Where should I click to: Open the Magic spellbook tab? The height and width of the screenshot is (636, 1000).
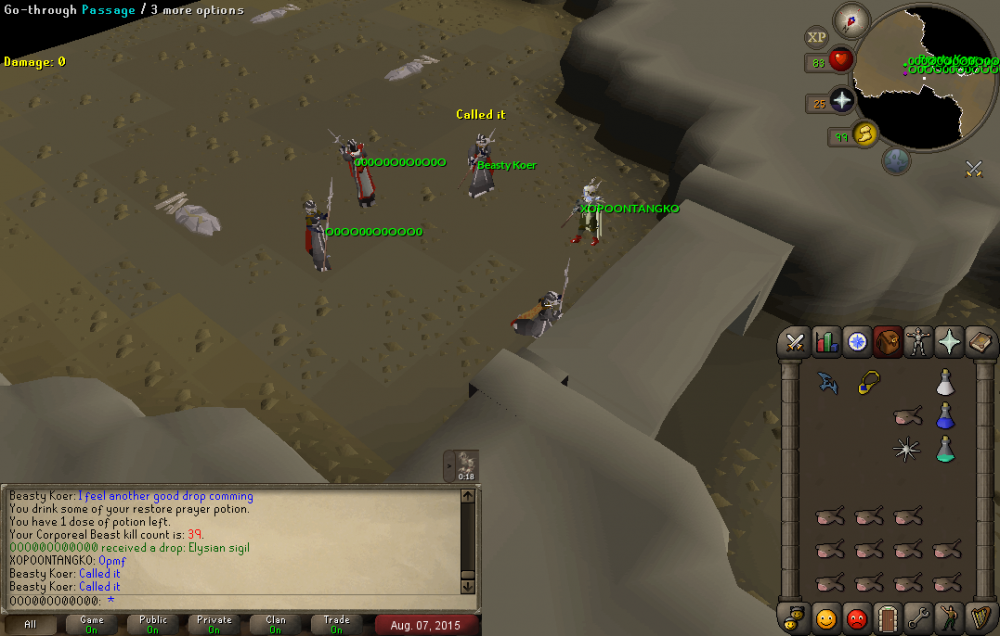click(979, 343)
